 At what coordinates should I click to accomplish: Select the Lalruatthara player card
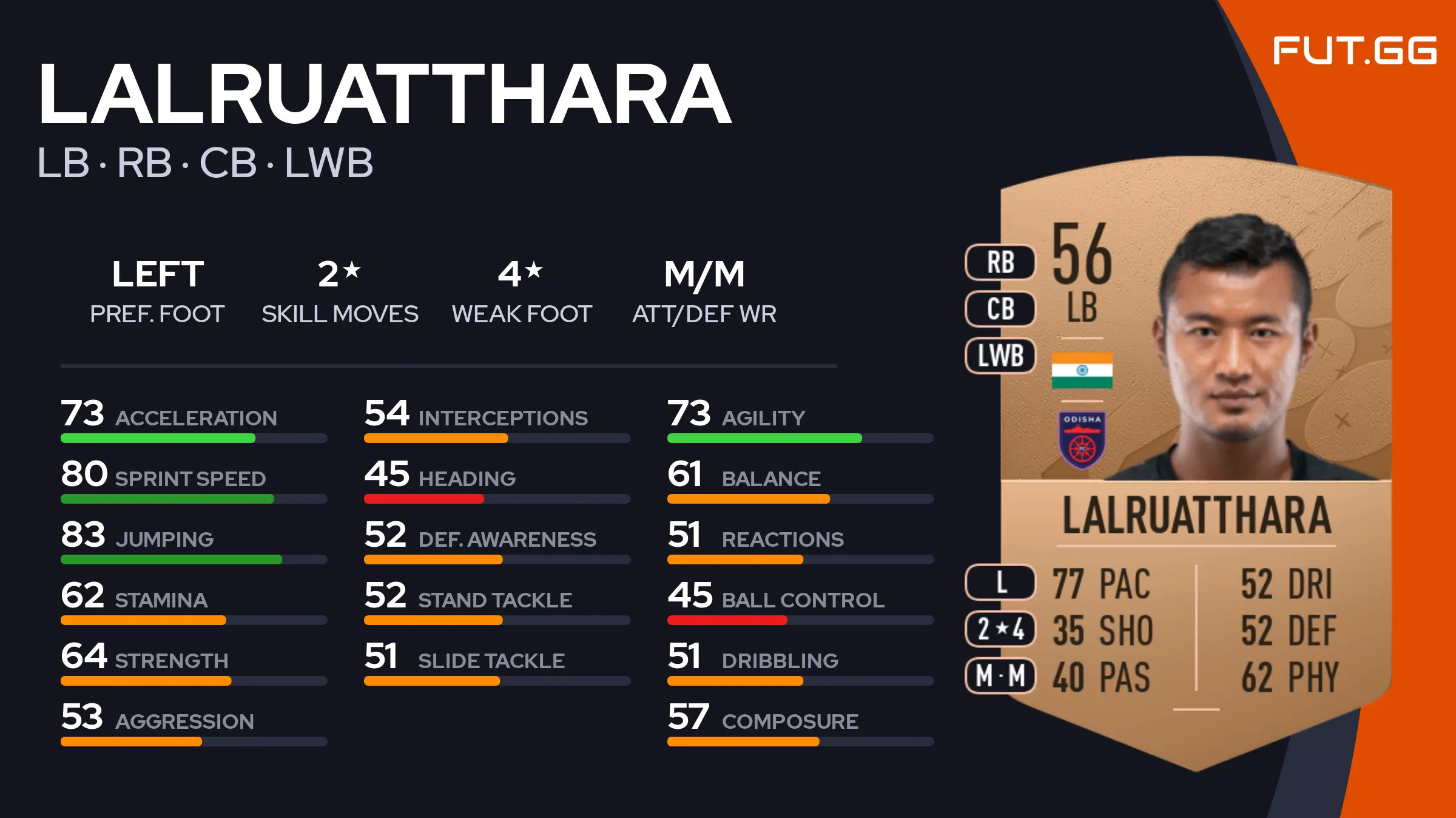coord(1195,461)
